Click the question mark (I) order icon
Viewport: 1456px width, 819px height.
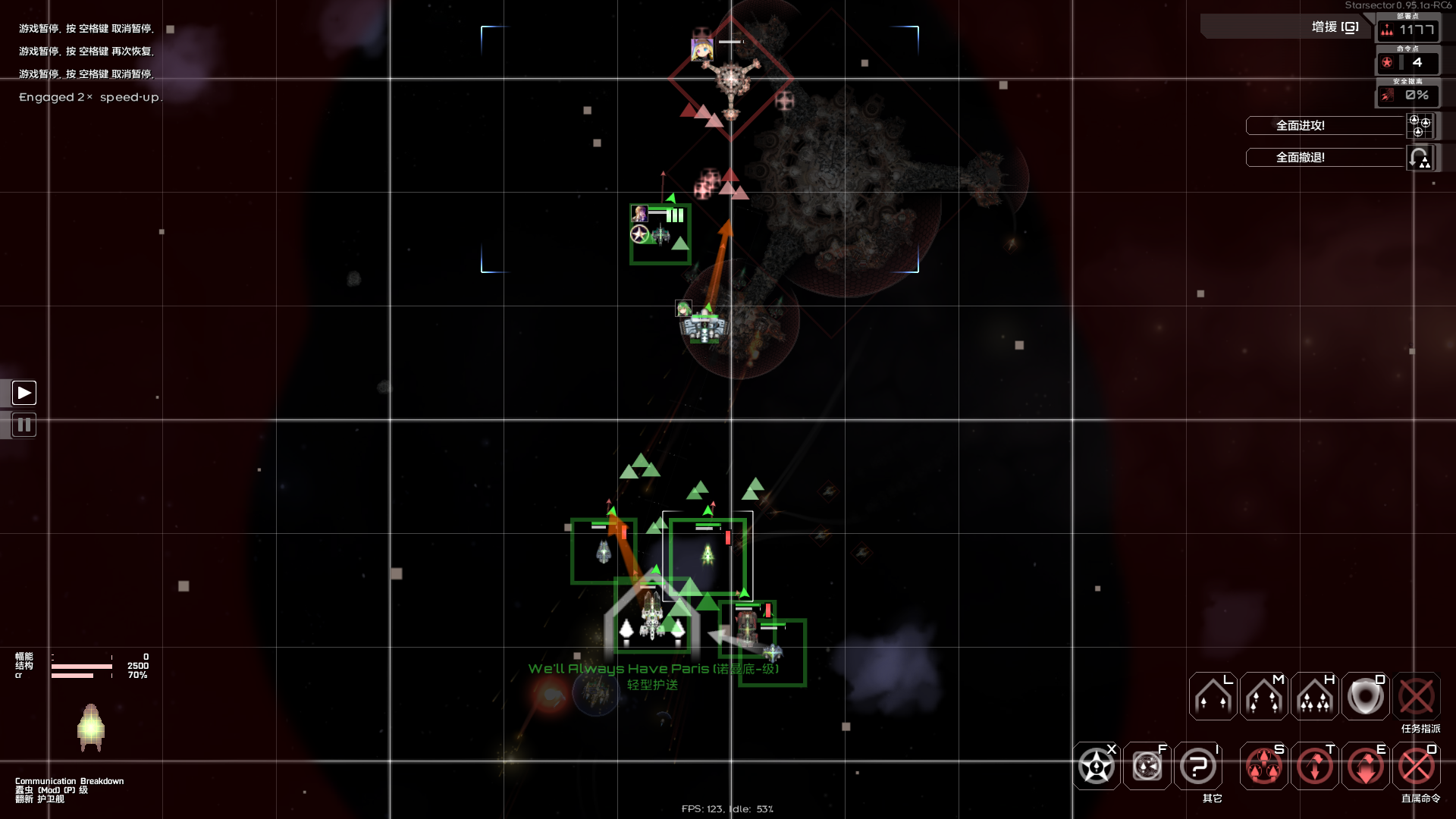click(1197, 766)
